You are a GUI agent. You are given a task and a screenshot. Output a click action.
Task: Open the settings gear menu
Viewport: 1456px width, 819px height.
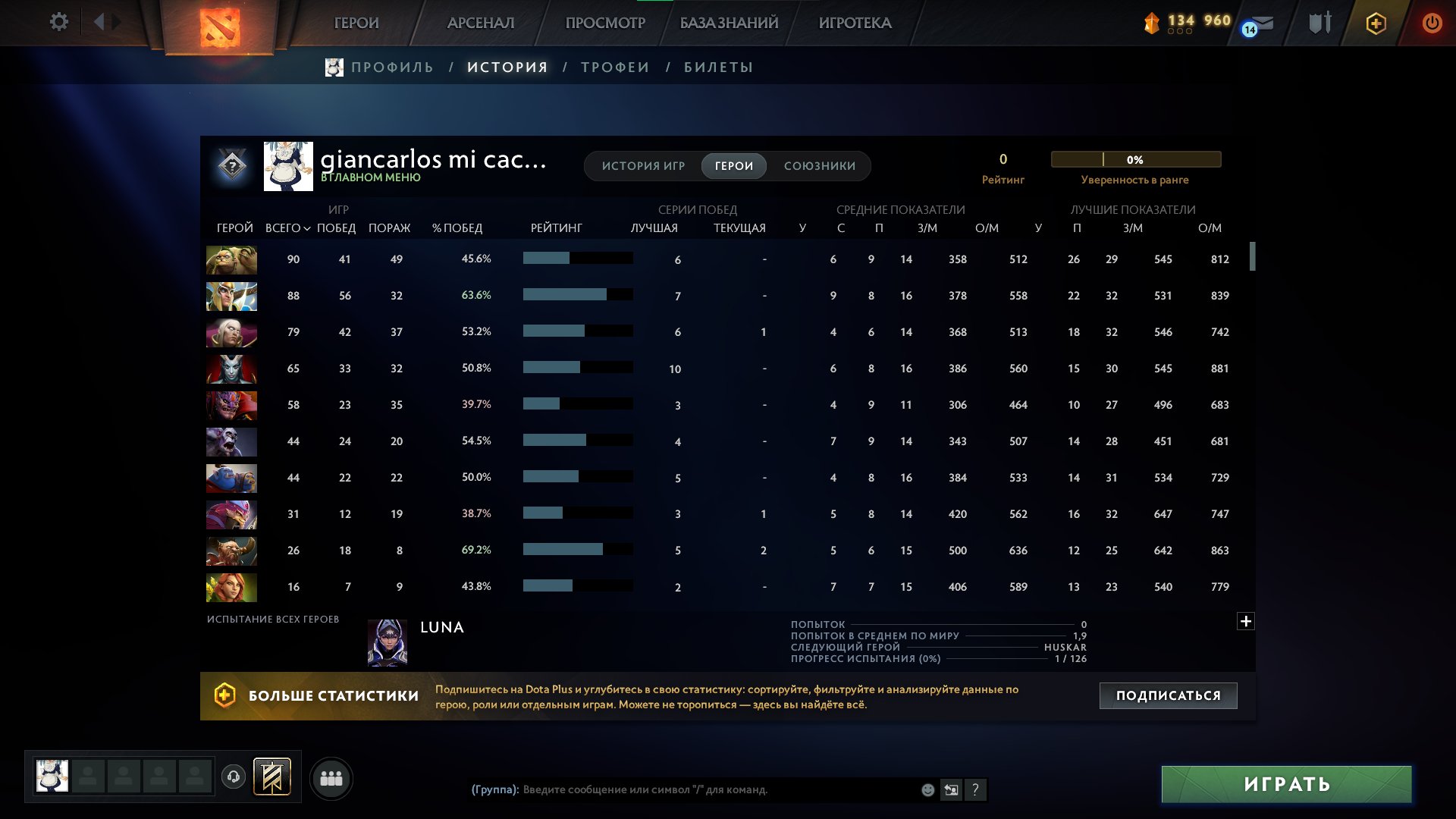[x=59, y=22]
